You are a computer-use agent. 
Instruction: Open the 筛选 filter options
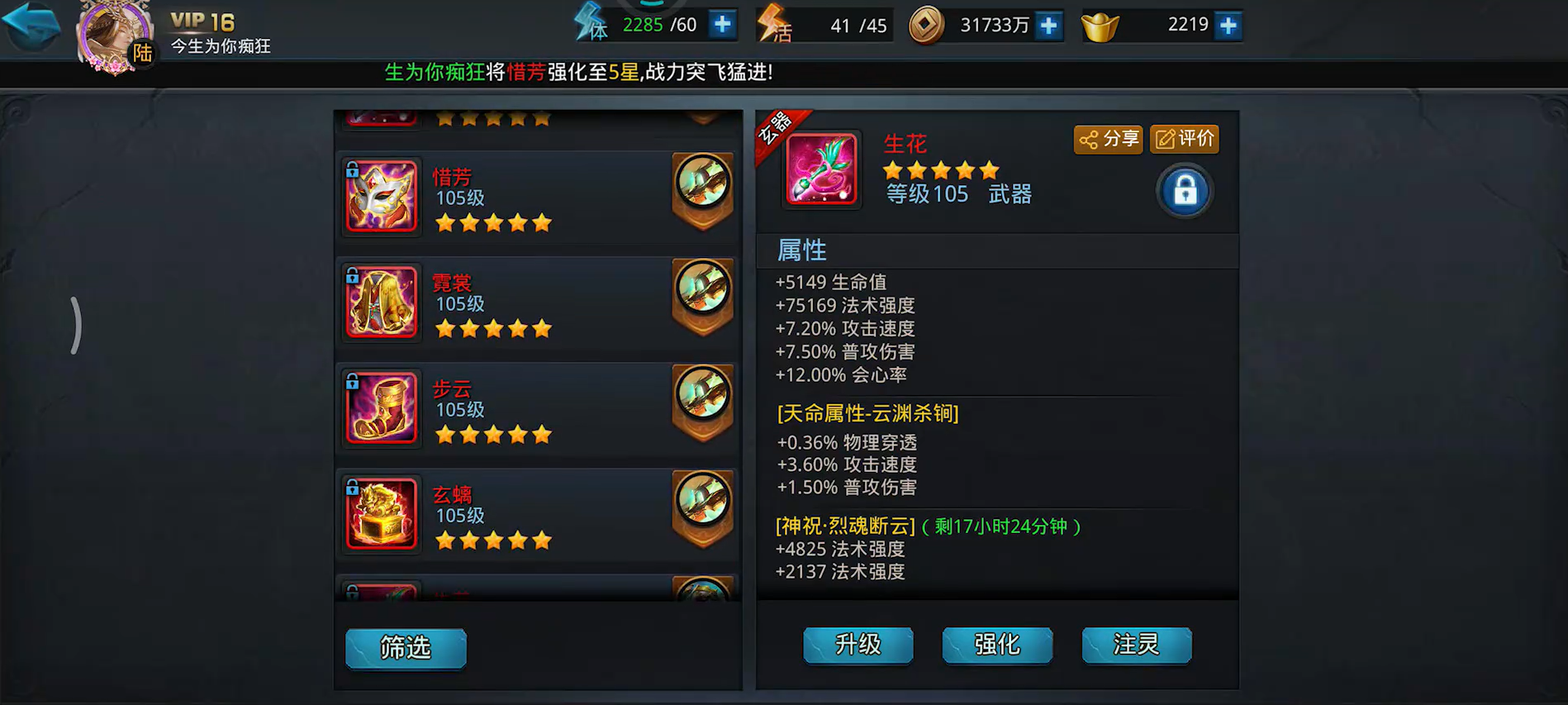click(x=405, y=650)
